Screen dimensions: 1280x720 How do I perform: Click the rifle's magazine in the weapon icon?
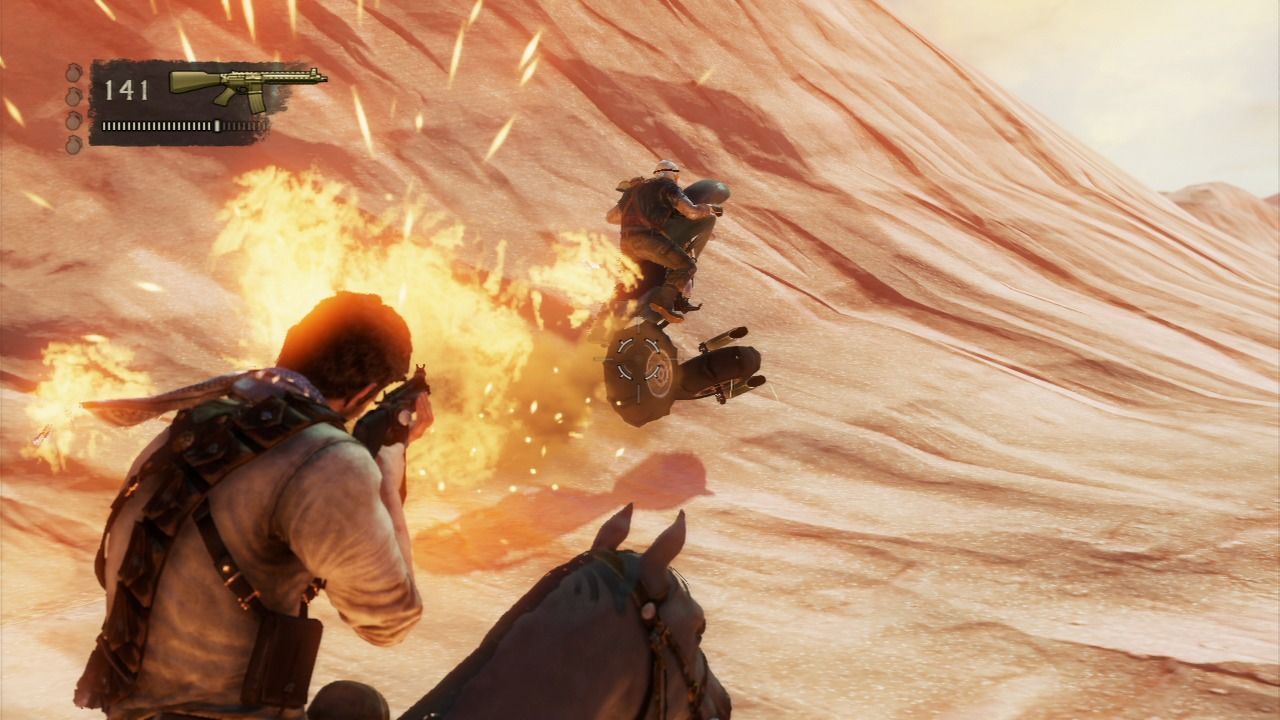pyautogui.click(x=256, y=103)
